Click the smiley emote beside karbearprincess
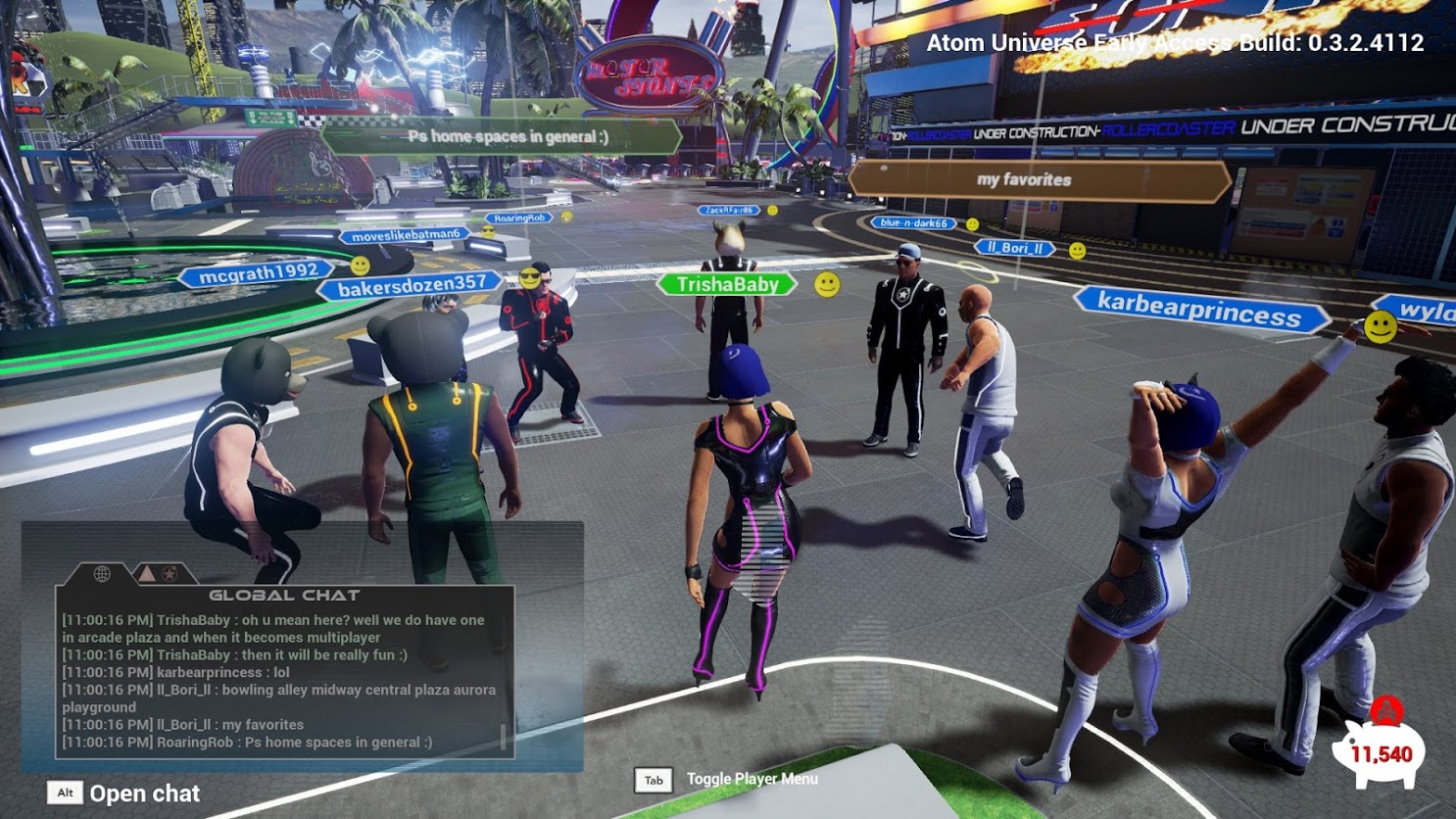This screenshot has height=819, width=1456. click(x=1381, y=326)
